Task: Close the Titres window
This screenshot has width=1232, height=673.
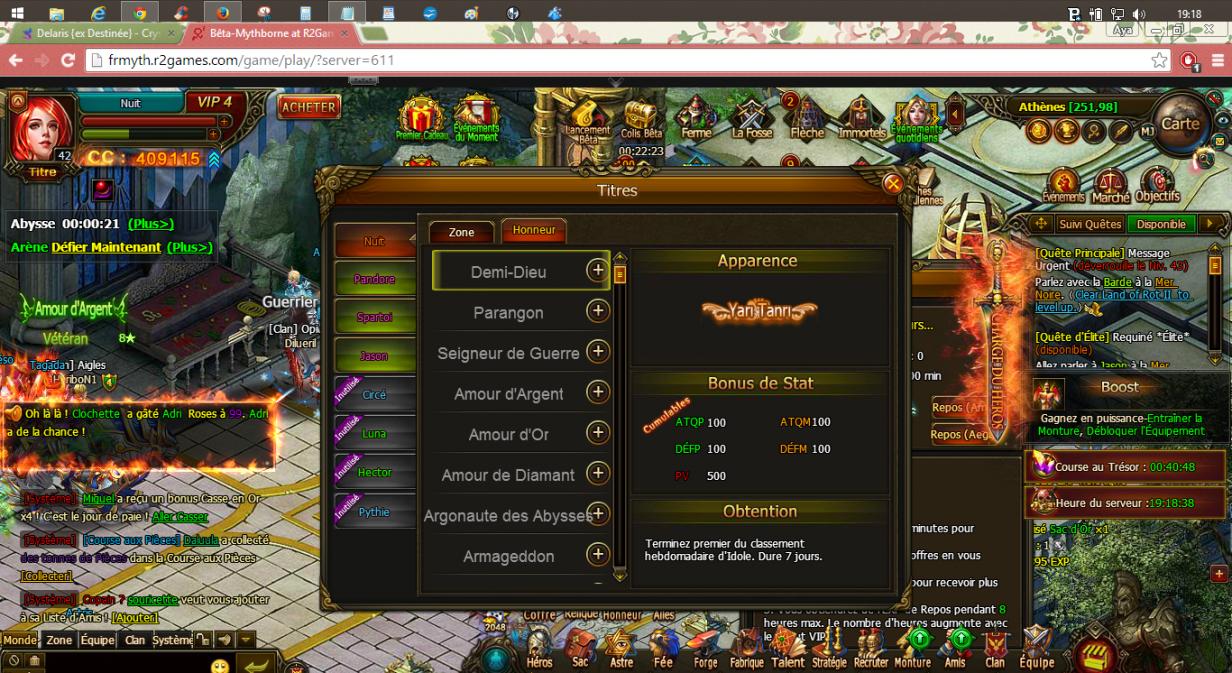Action: [x=893, y=183]
